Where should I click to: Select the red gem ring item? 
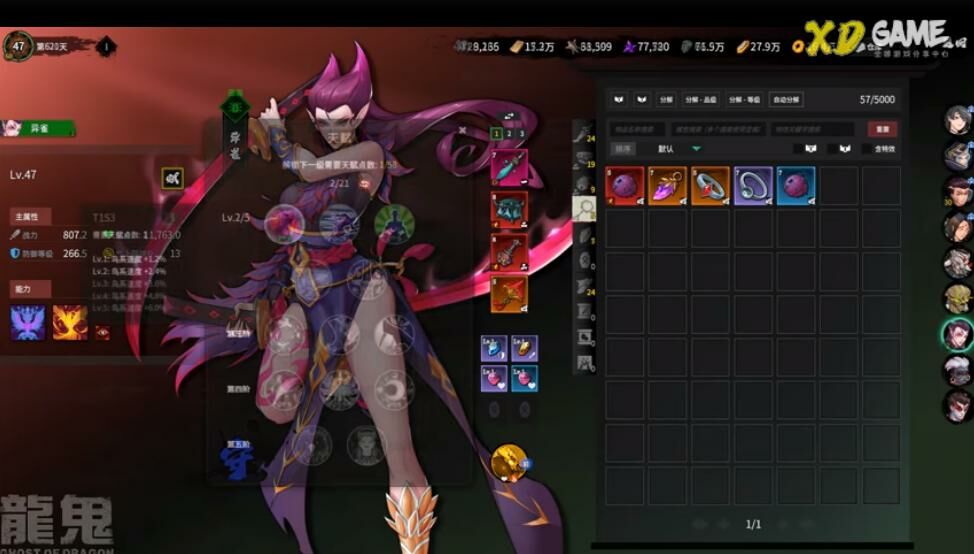710,186
